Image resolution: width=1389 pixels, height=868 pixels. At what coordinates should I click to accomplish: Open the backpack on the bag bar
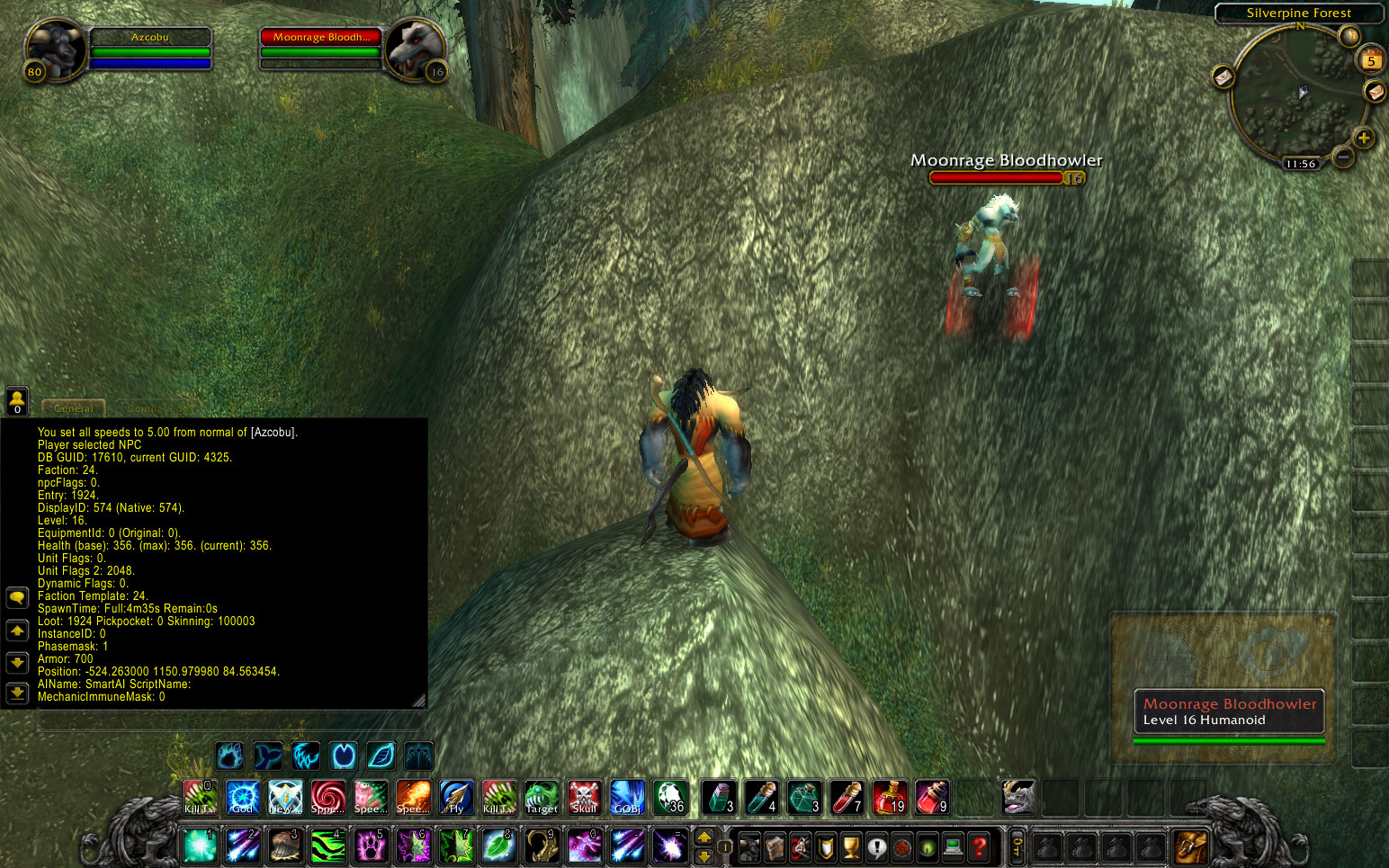1191,846
